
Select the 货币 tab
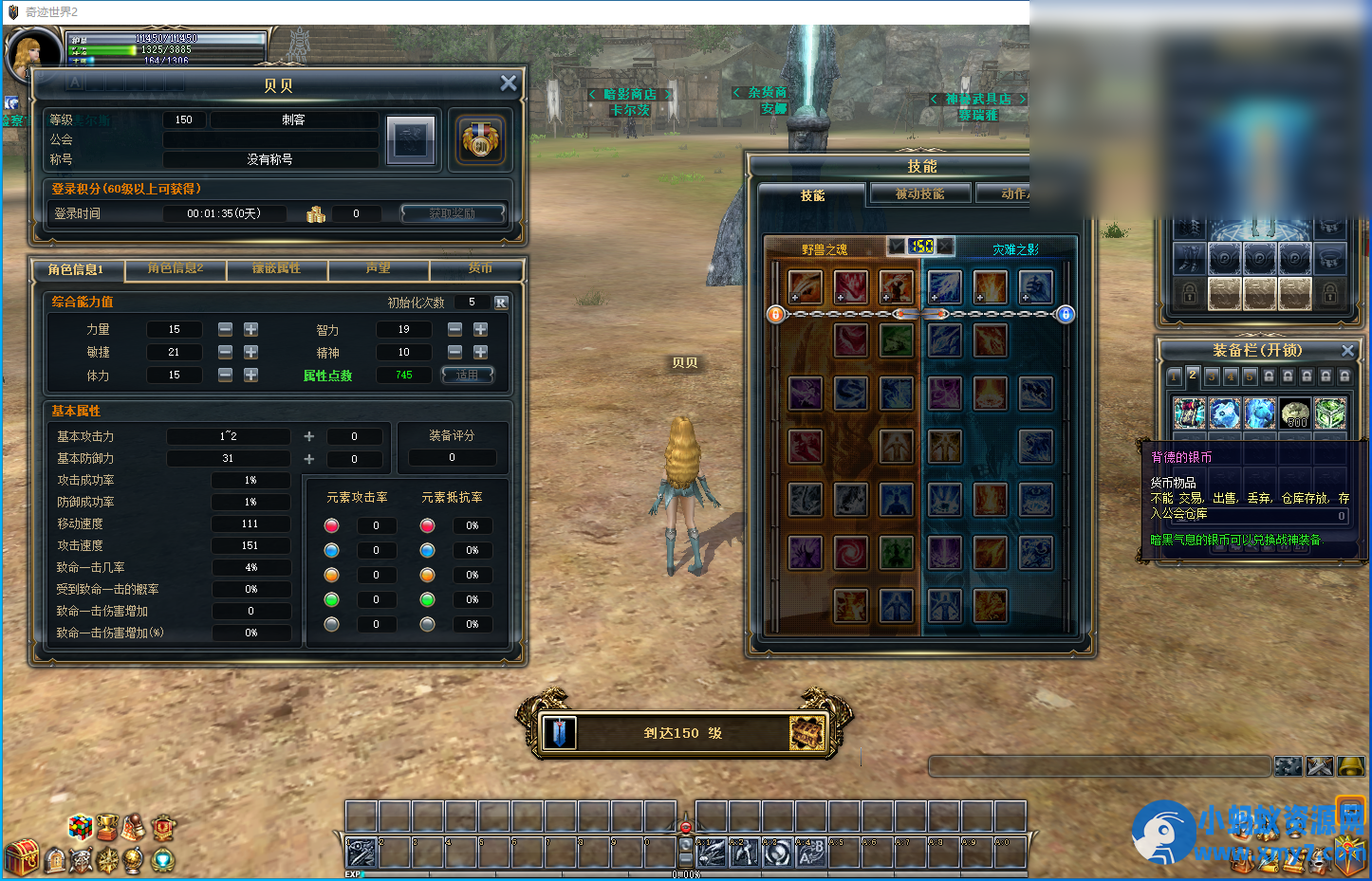[479, 269]
